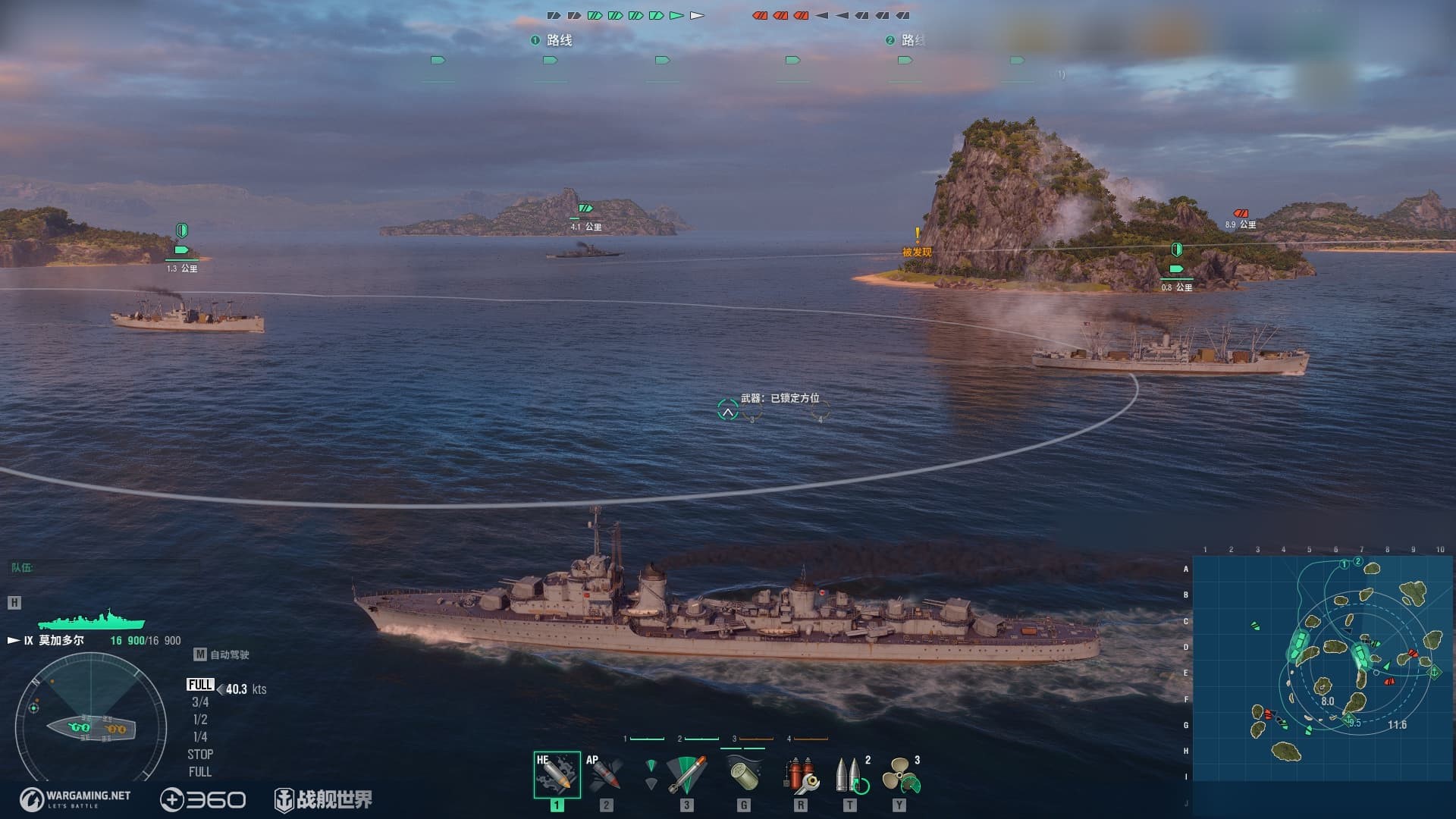Viewport: 1456px width, 819px height.
Task: Select the HE shell ammo icon
Action: (557, 774)
